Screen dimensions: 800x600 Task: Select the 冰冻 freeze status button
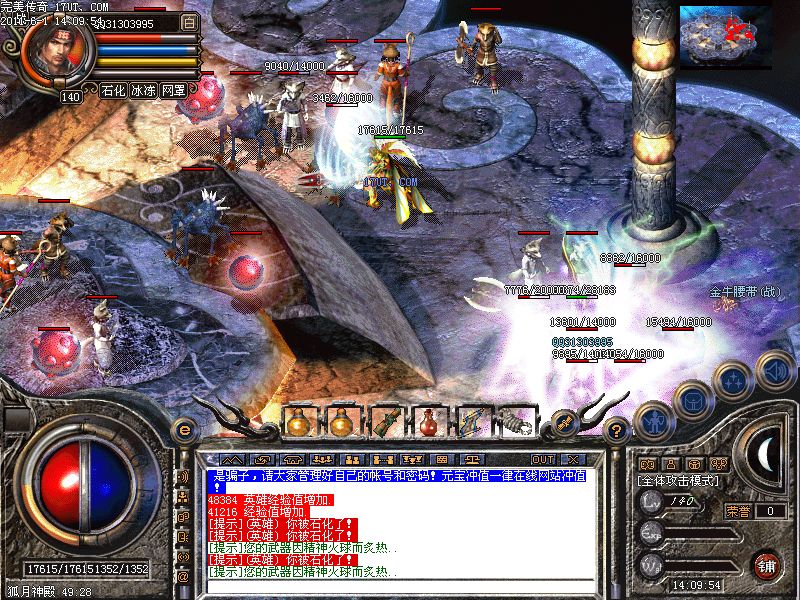[x=143, y=90]
